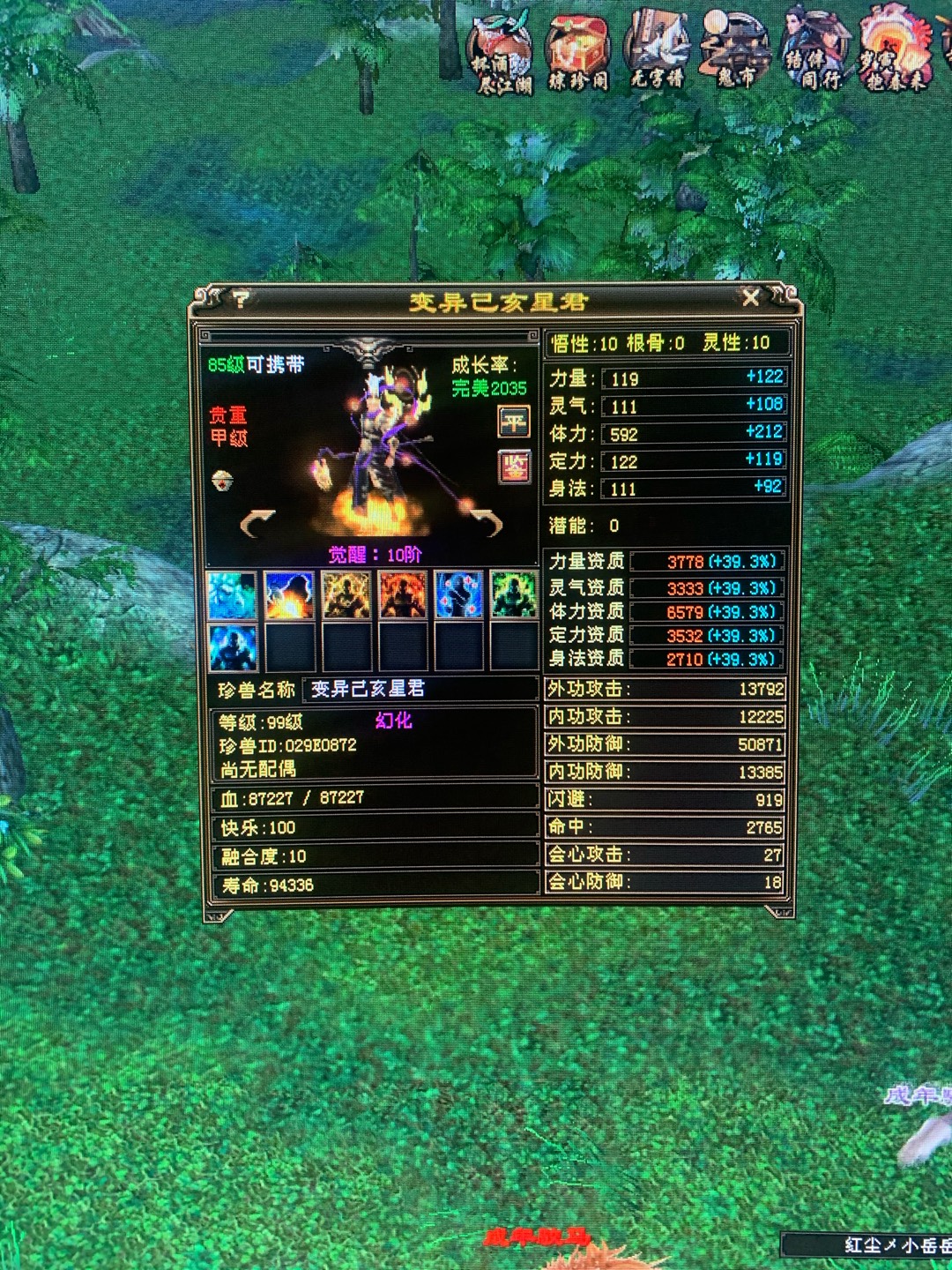Click the 平 button beside the pet model
Screen dimensions: 952x1270
coord(514,422)
